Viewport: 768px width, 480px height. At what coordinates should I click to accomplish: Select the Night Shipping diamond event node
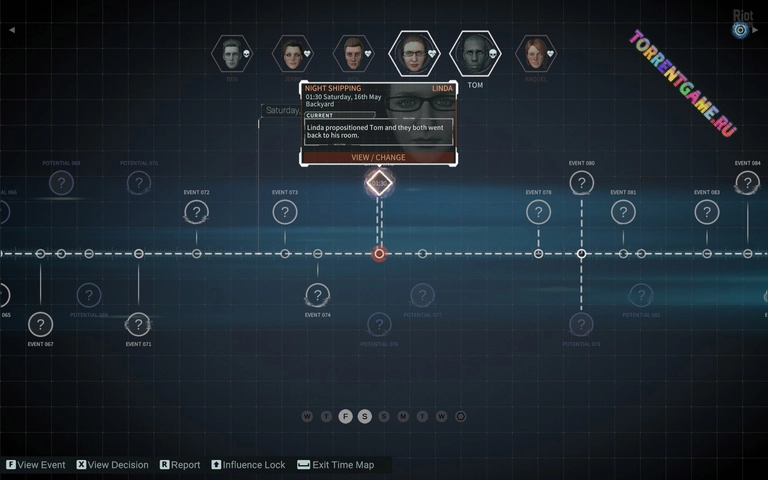point(379,183)
